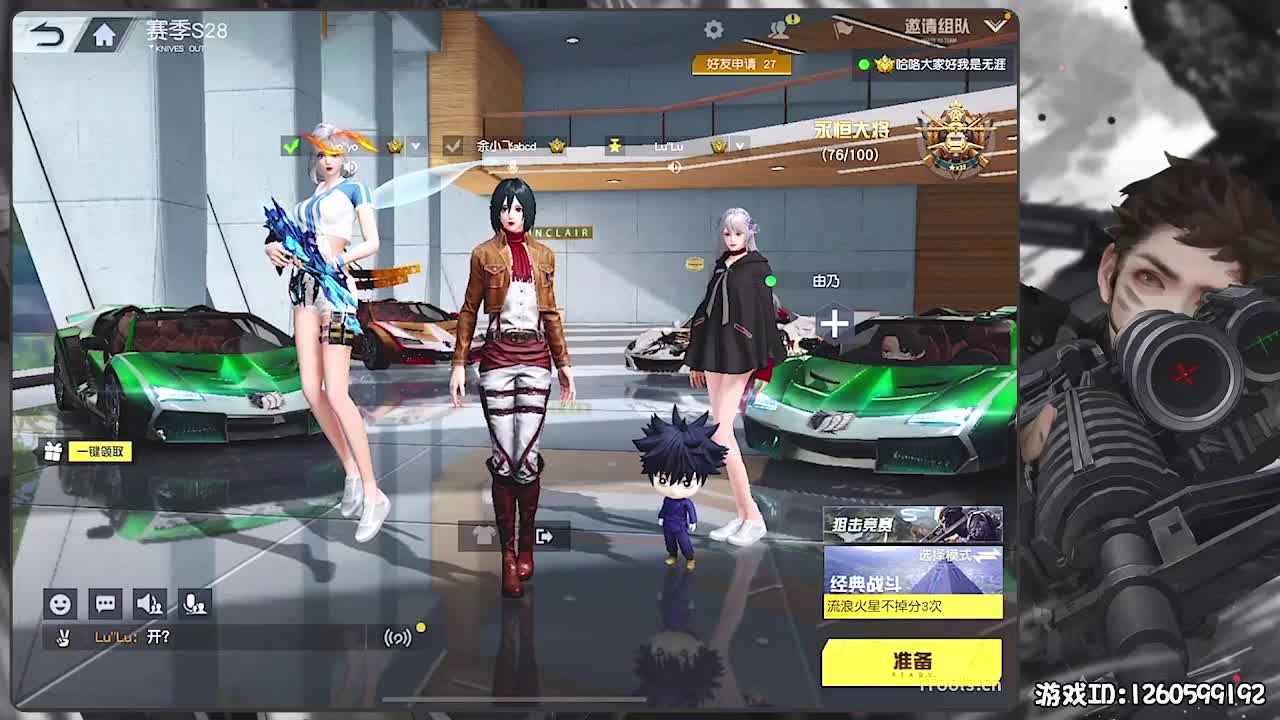Open the emoji picker in the chat bar

[60, 603]
